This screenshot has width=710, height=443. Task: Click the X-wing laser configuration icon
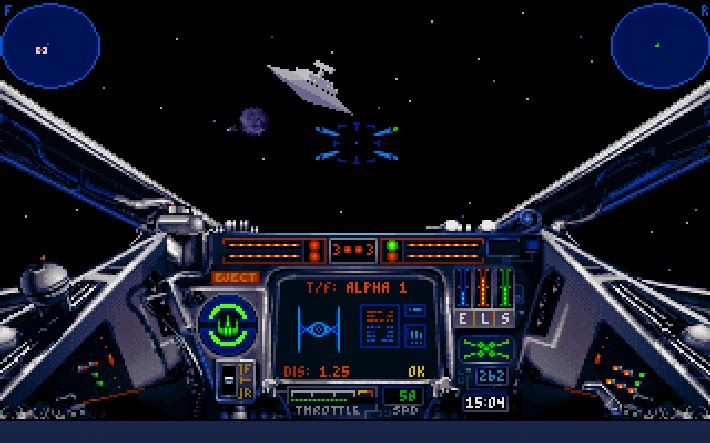485,349
